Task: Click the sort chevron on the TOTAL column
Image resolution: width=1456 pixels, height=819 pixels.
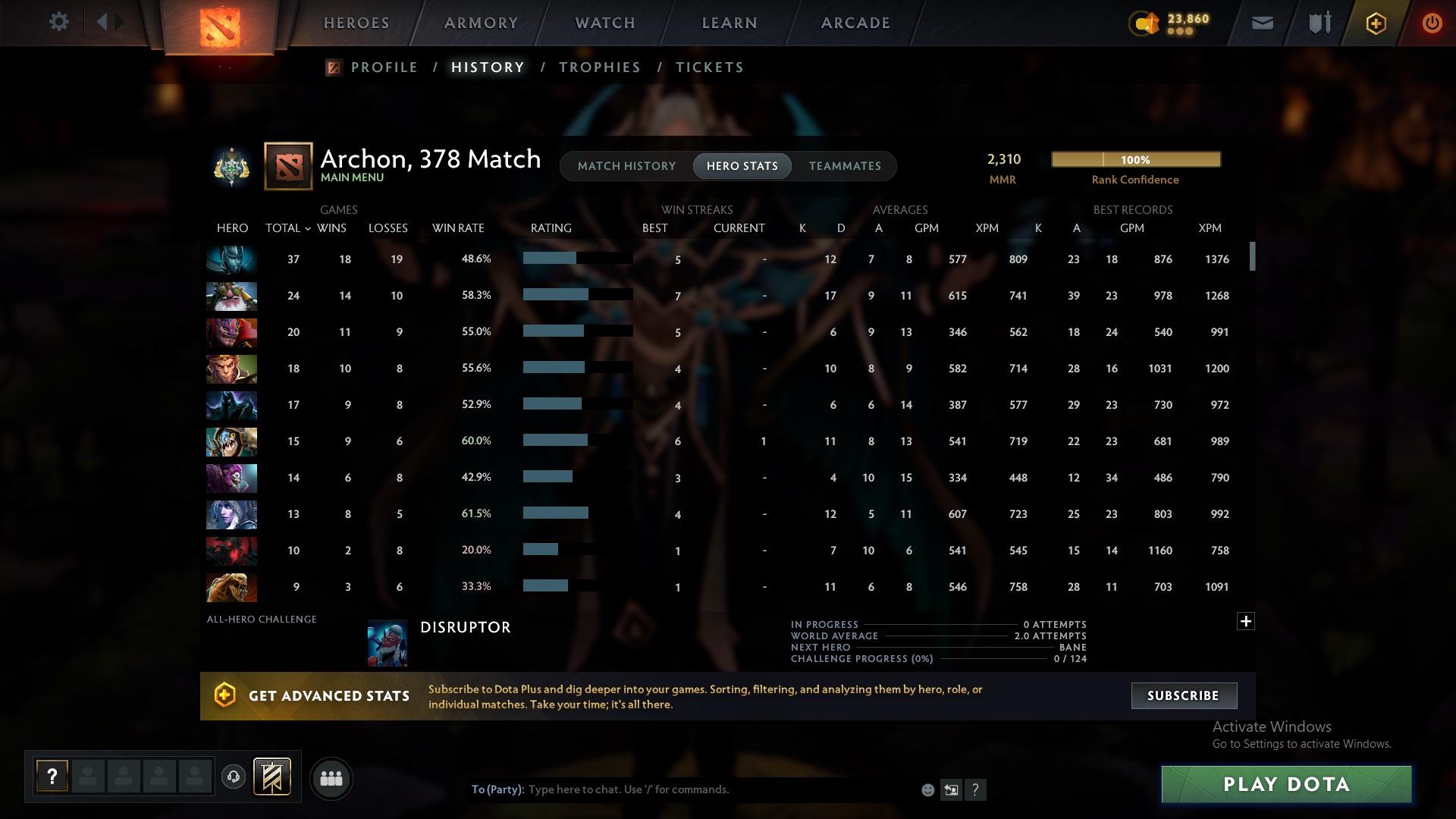Action: pyautogui.click(x=308, y=228)
